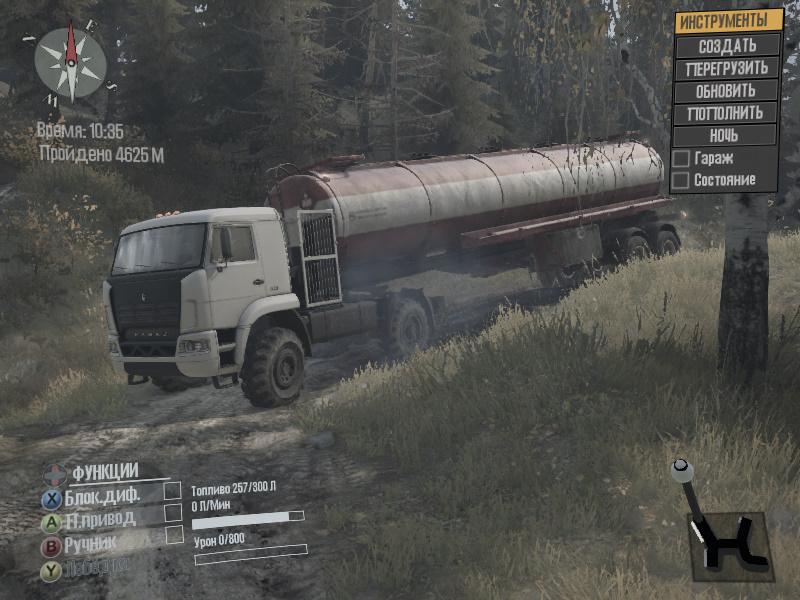800x600 pixels.
Task: Choose the СОЗДАТЬ menu entry
Action: click(x=727, y=46)
